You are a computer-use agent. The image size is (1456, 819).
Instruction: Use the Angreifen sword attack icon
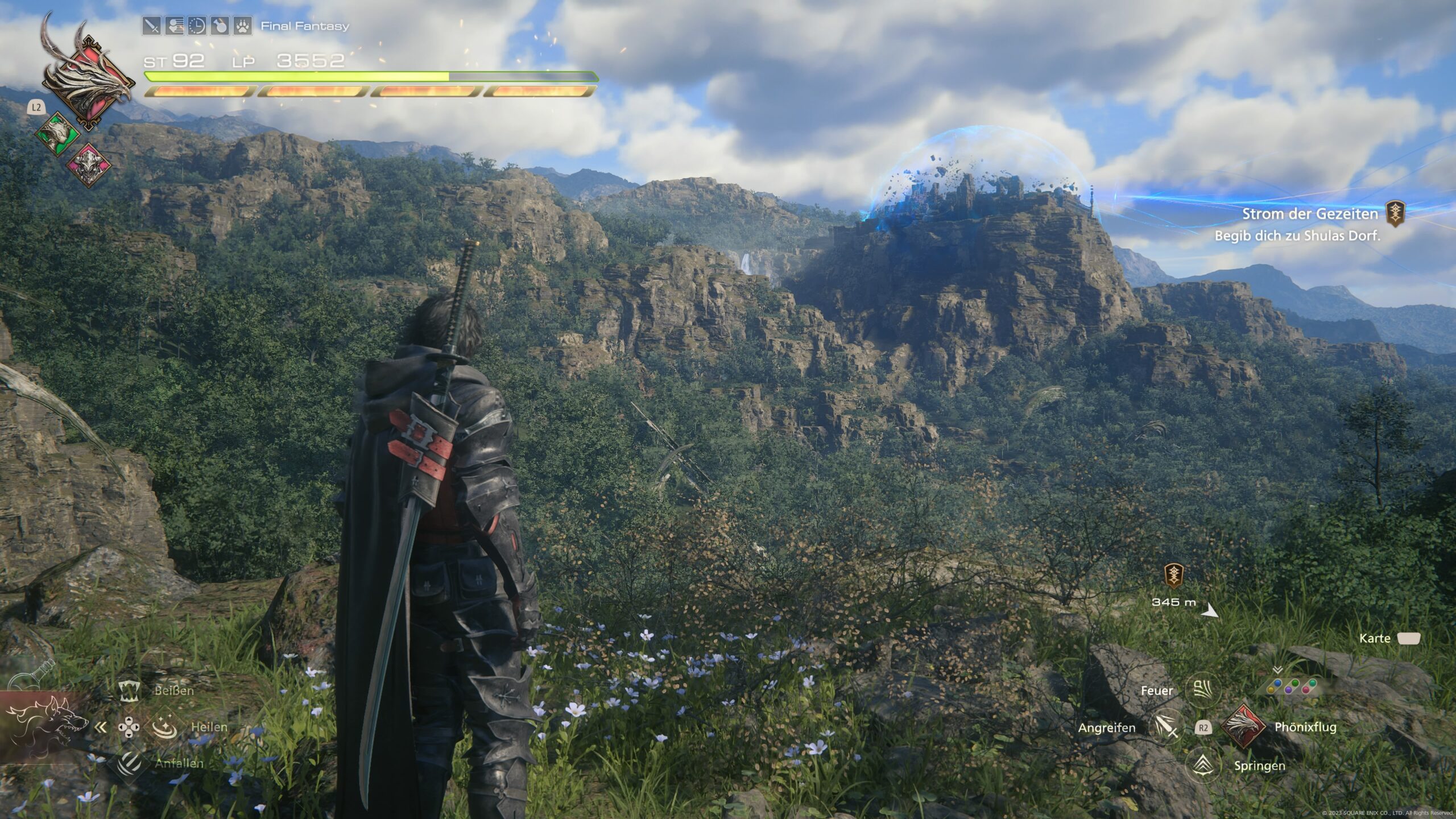point(1165,727)
